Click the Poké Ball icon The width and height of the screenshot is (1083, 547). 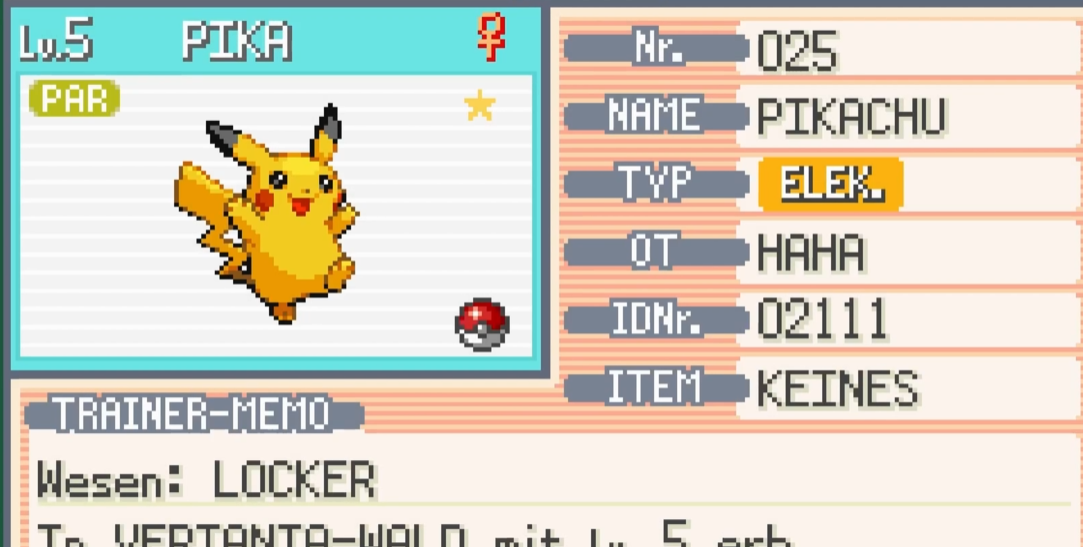pos(482,324)
